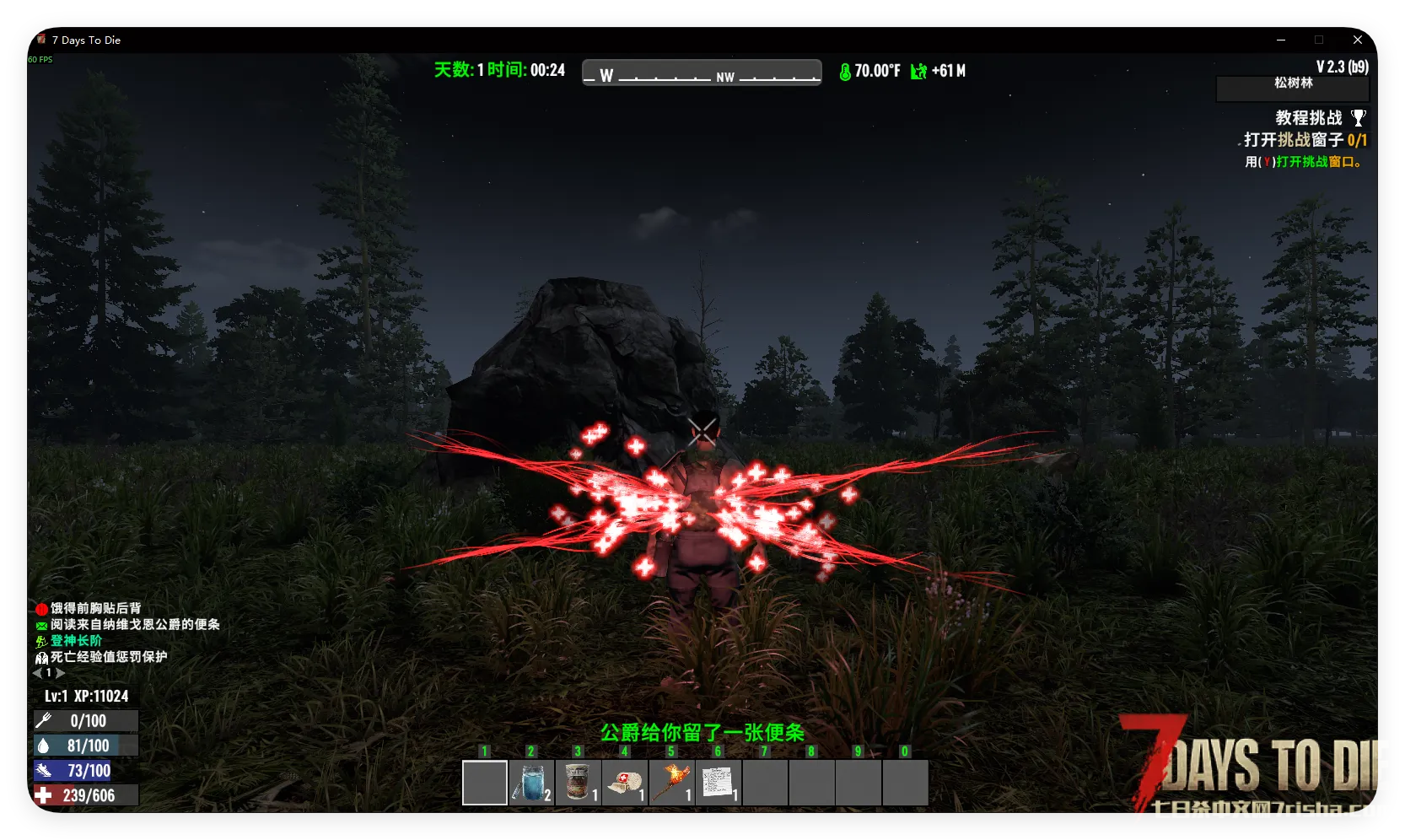This screenshot has width=1405, height=840.
Task: Choose the first aid bandage slot
Action: click(x=625, y=783)
